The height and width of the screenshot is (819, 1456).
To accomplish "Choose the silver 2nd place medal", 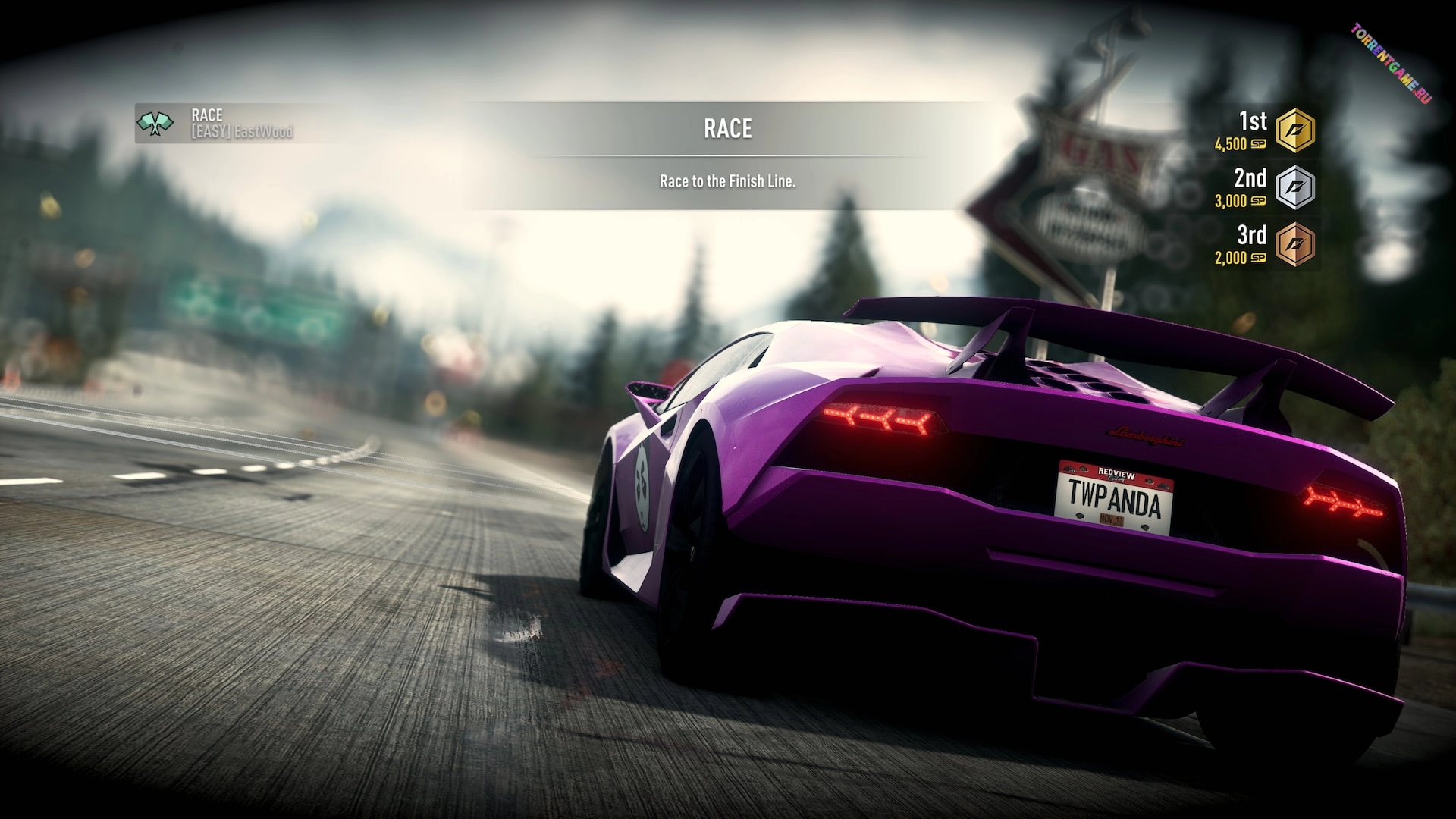I will click(1294, 187).
